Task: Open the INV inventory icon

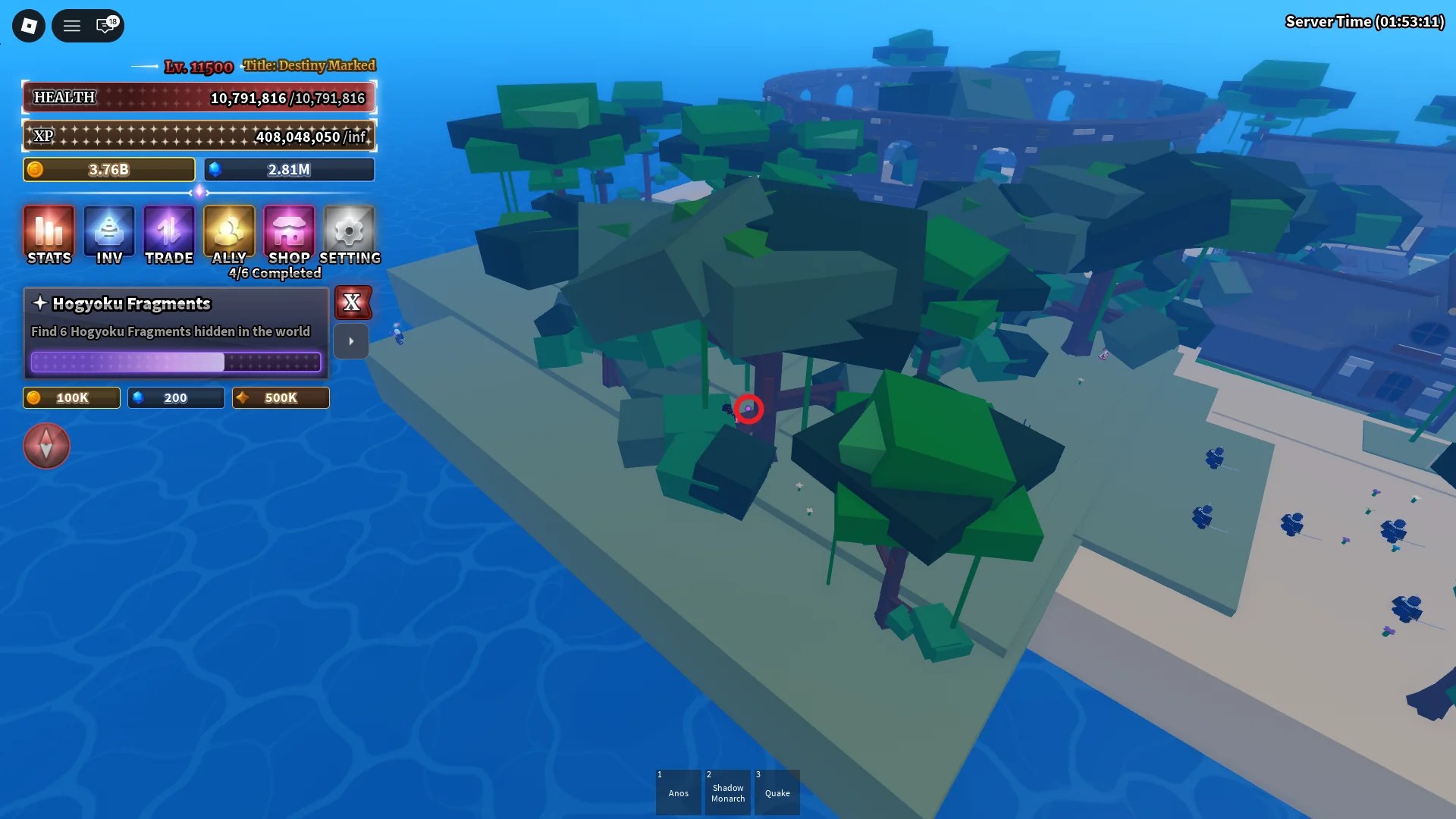Action: pos(108,235)
